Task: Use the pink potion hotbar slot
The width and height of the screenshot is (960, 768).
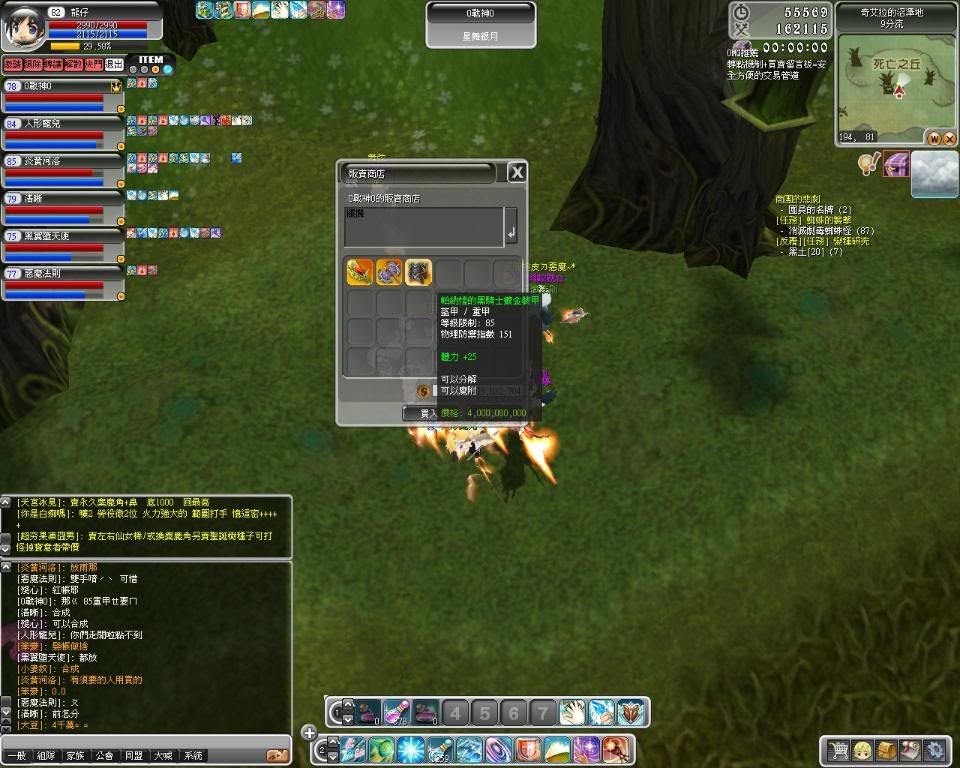Action: (x=397, y=712)
